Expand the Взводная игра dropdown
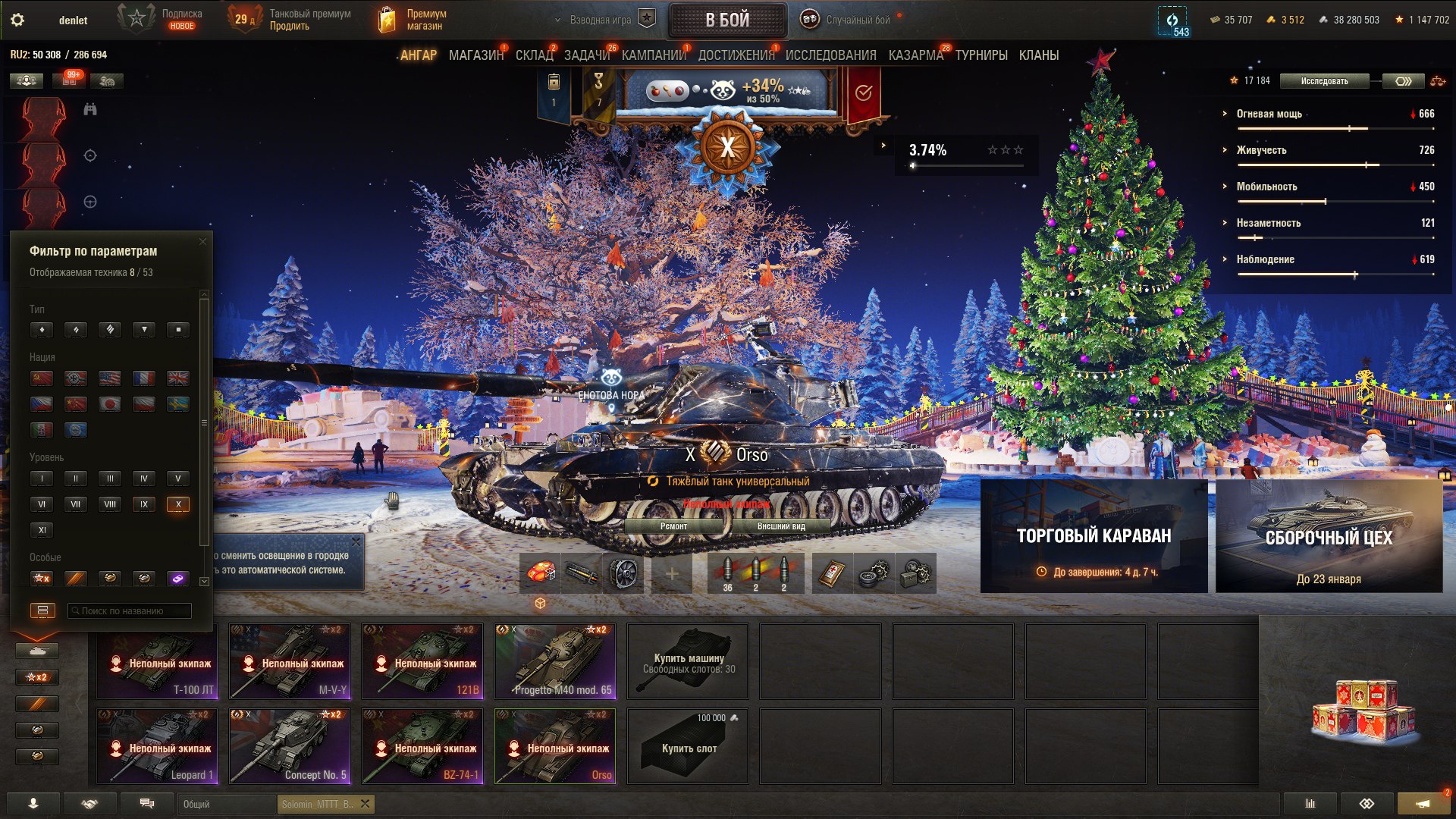This screenshot has height=819, width=1456. click(x=599, y=20)
